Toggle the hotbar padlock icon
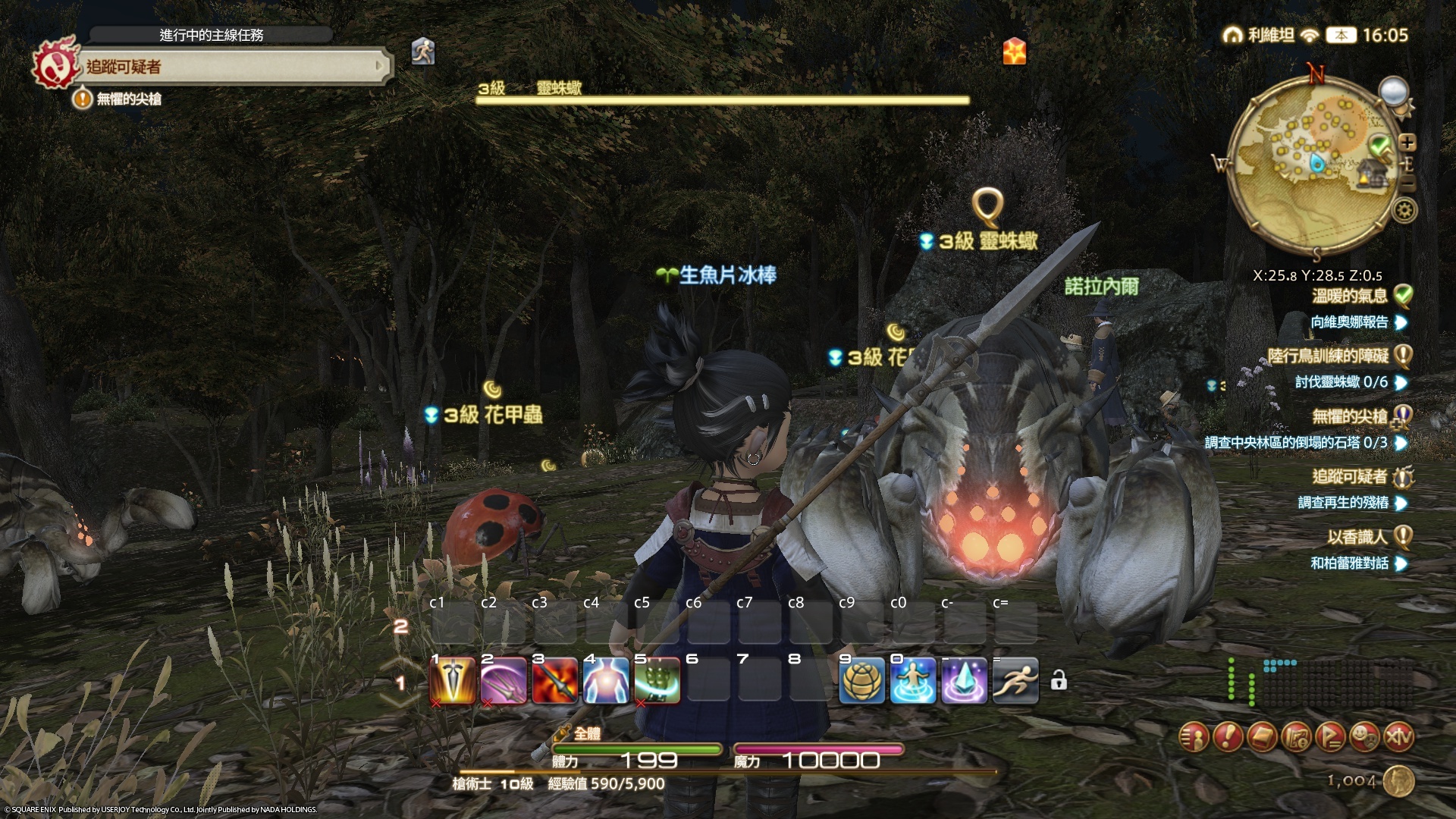 (x=1059, y=680)
